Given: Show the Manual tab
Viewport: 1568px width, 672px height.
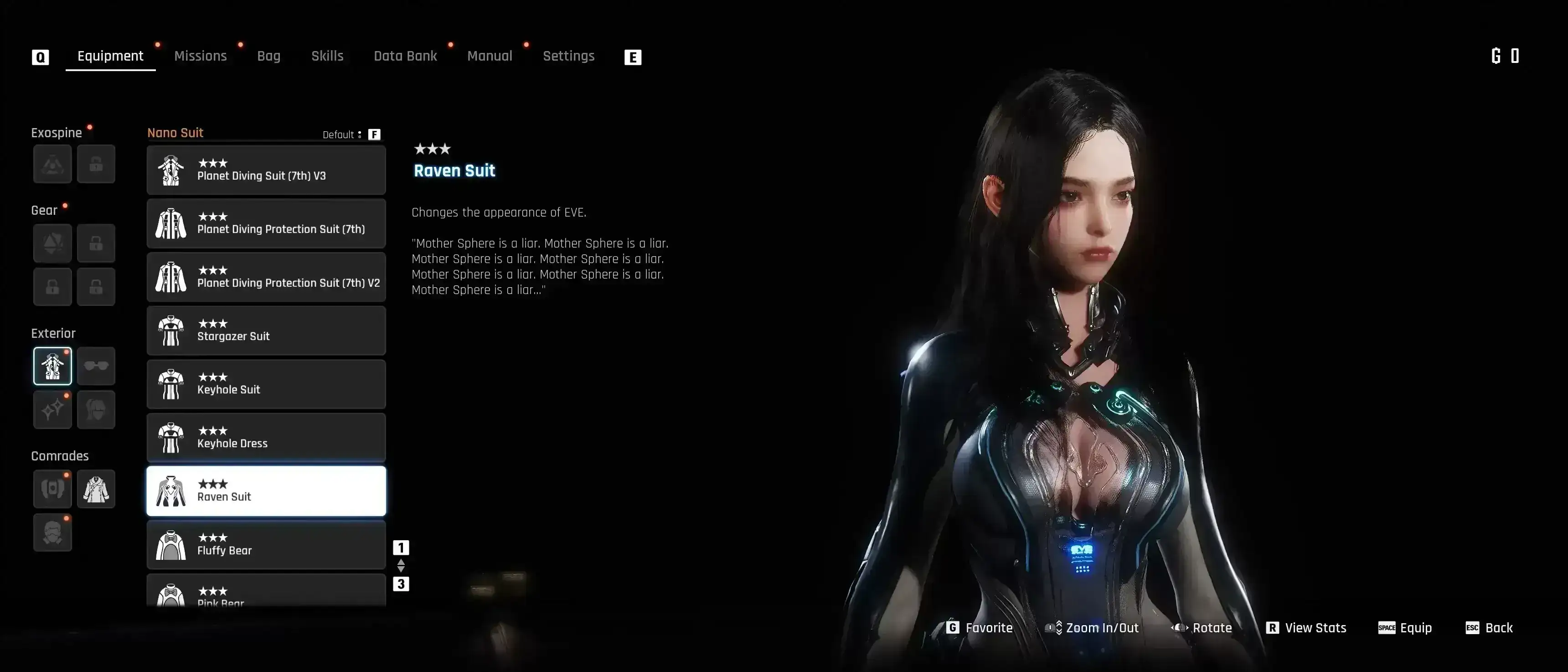Looking at the screenshot, I should pos(490,56).
